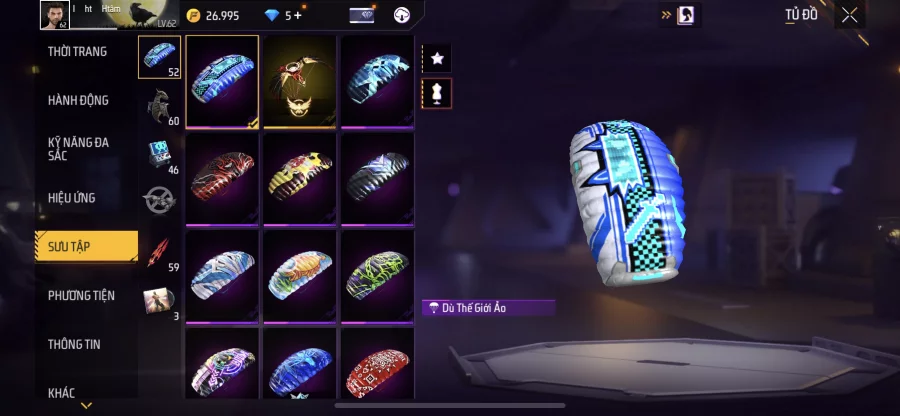900x416 pixels.
Task: Open the Khác category
Action: [62, 393]
